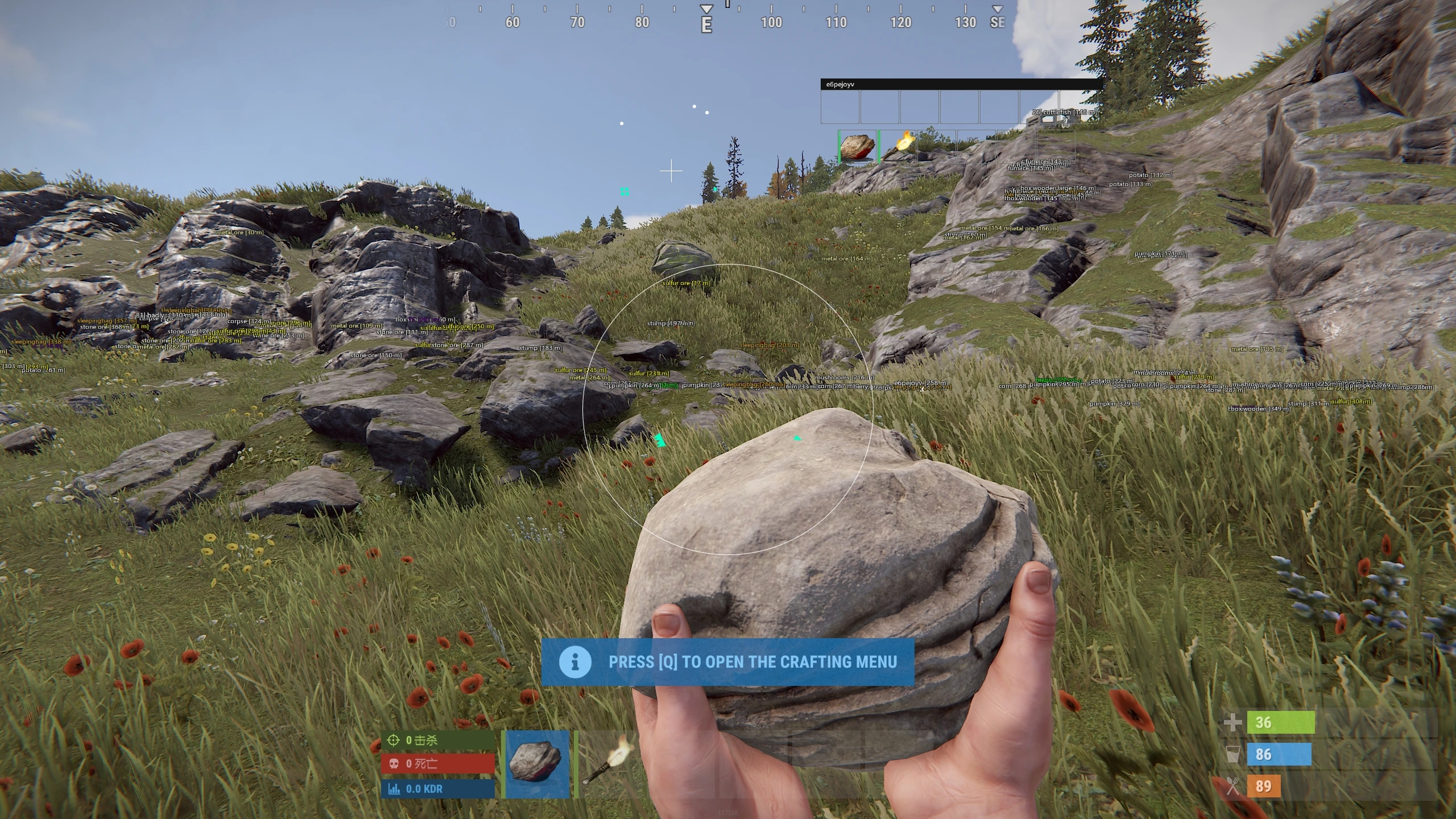Click the bar-chart icon beside 0.0 KDR

point(393,789)
